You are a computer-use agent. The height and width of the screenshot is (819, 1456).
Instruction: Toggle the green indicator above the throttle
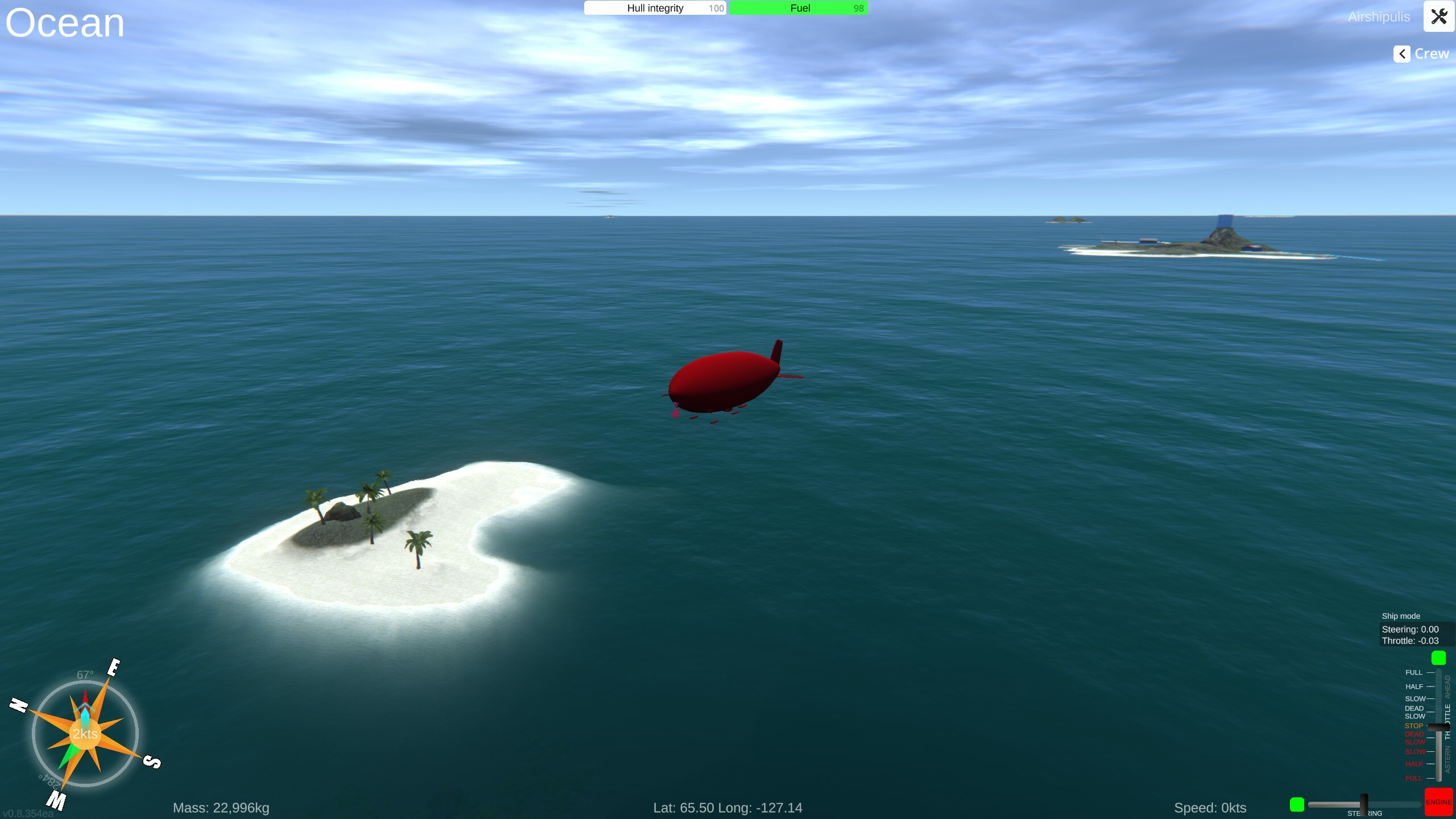coord(1439,657)
